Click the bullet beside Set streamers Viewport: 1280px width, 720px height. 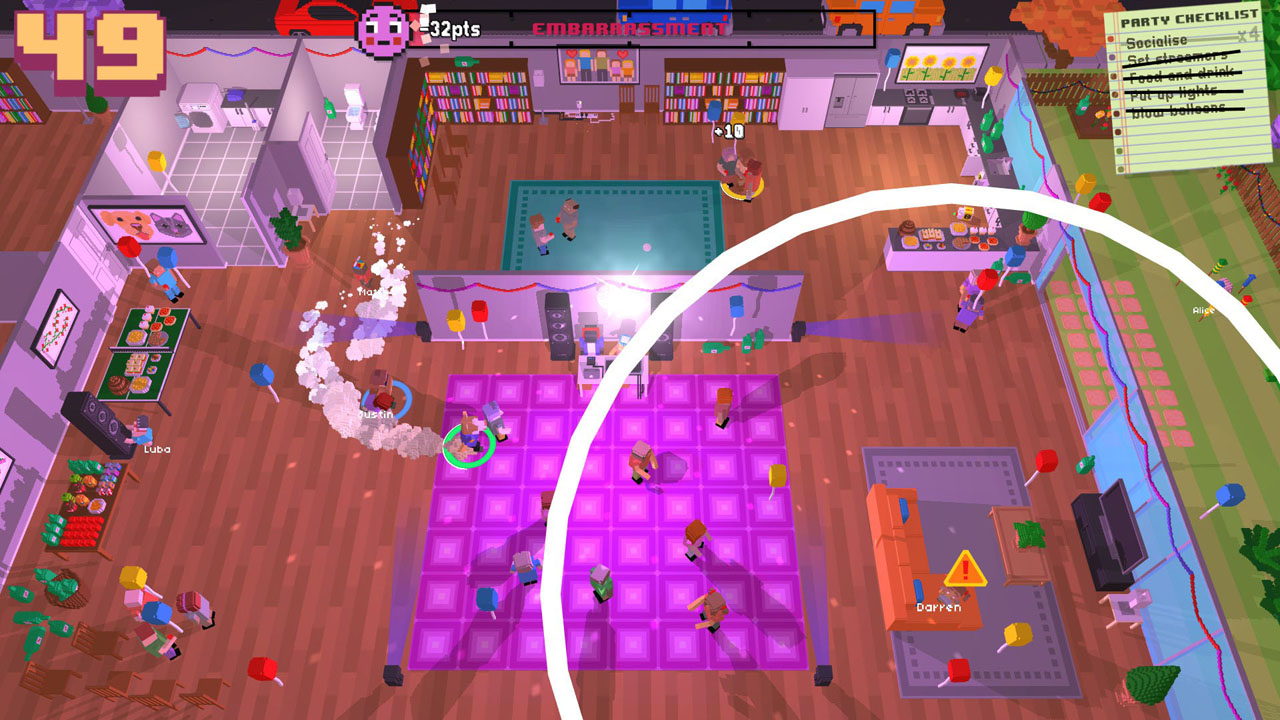[x=1112, y=56]
